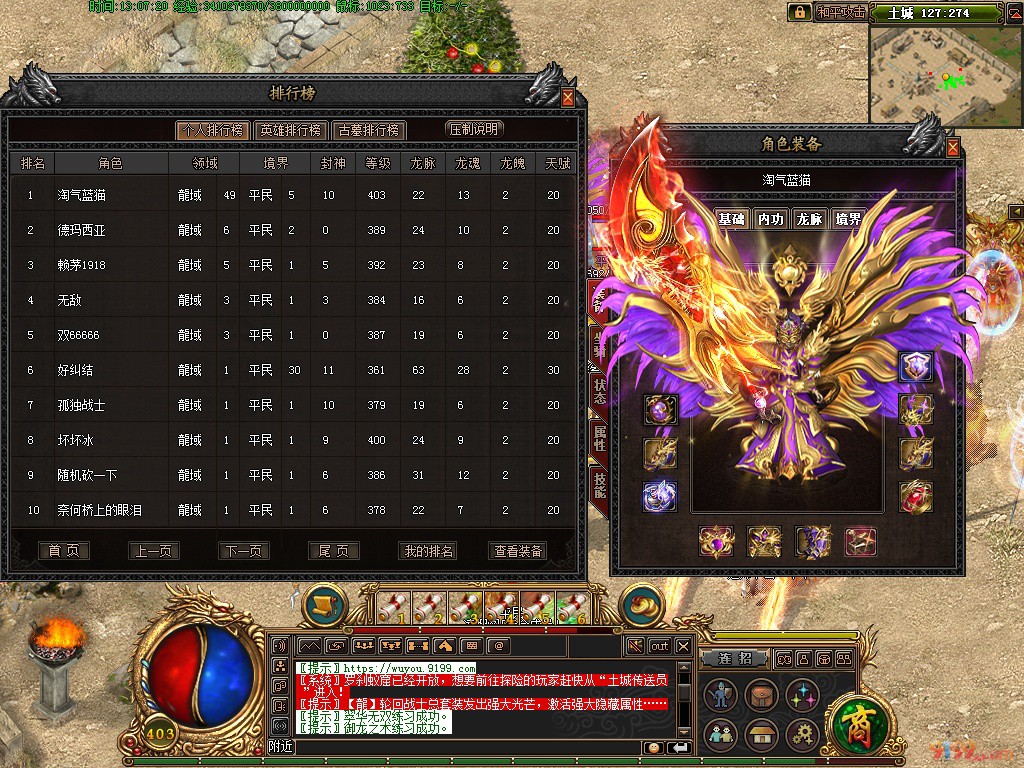Close the 排行榜 ranking window
The image size is (1024, 768).
point(568,98)
